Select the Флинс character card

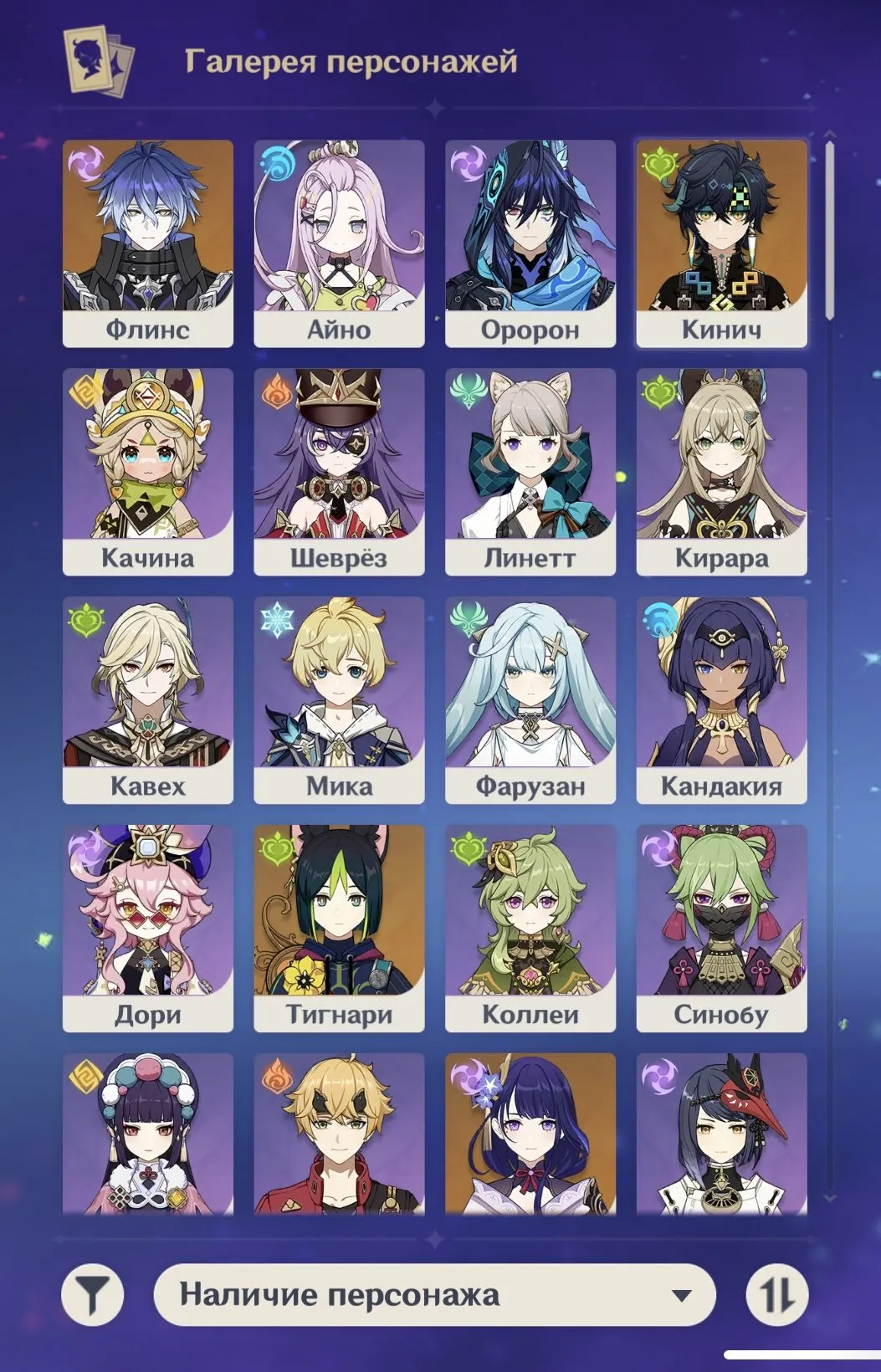coord(147,243)
